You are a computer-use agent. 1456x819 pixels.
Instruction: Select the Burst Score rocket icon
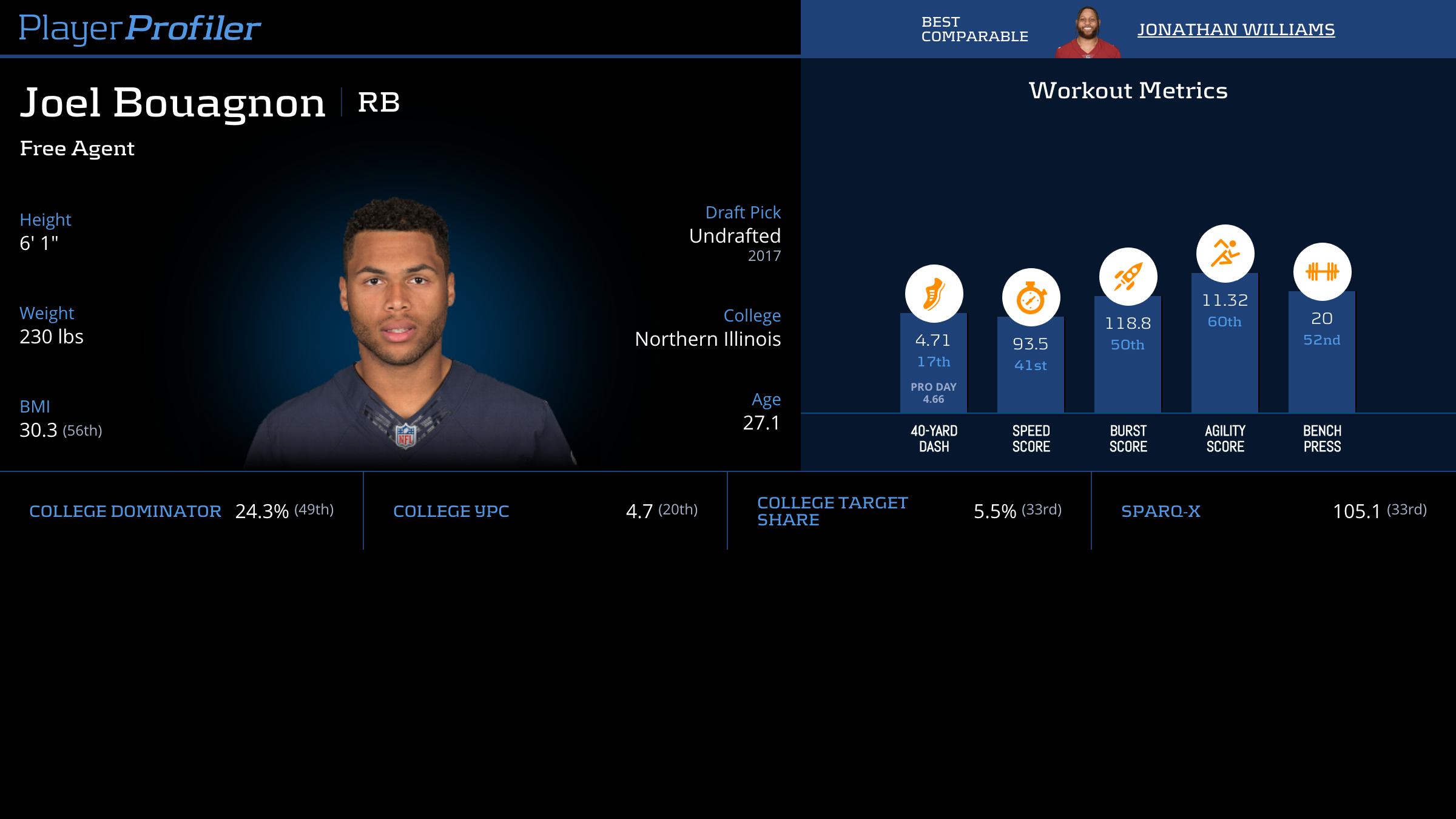(1128, 277)
